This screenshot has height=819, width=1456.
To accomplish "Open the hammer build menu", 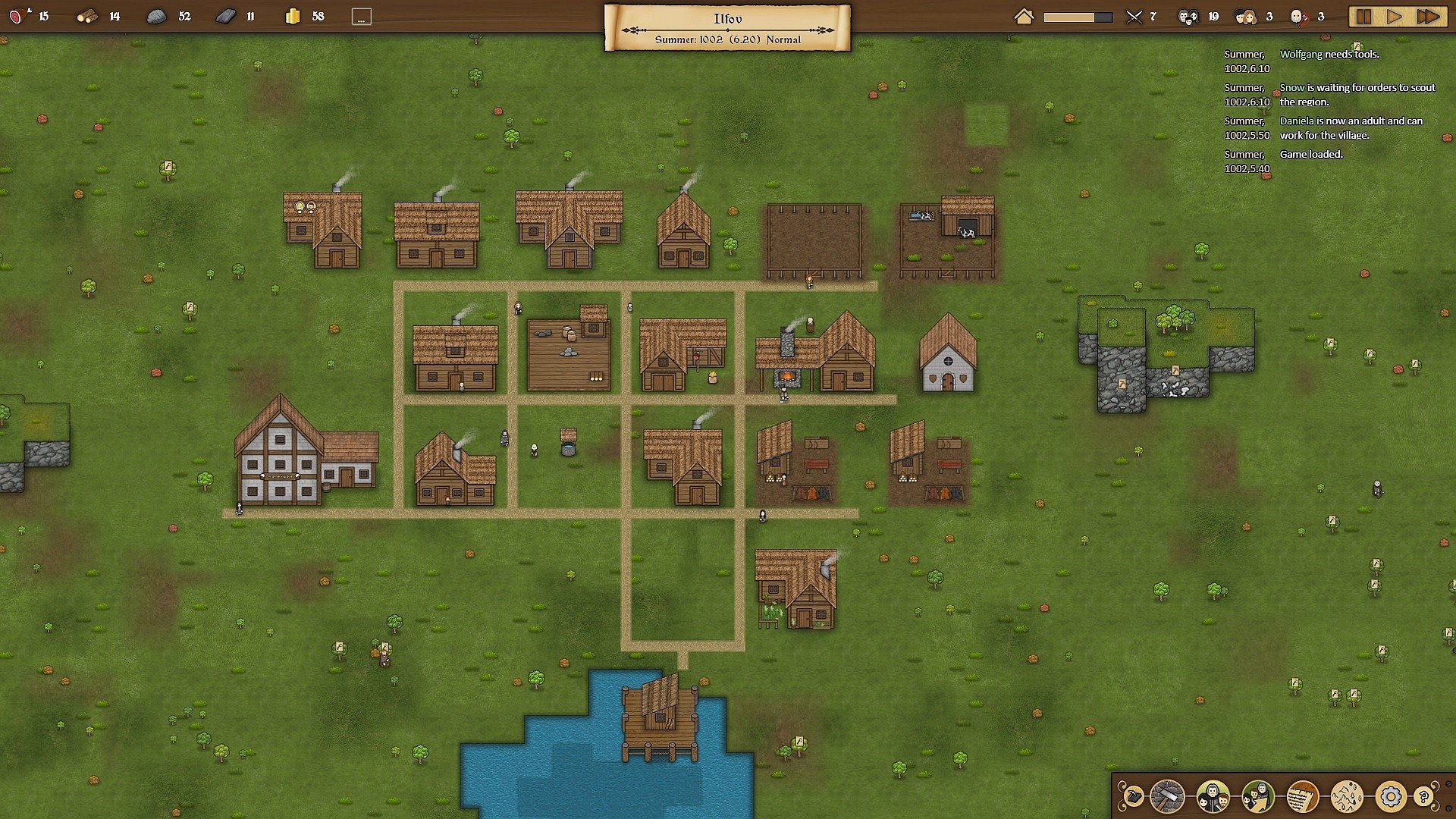I will point(1167,797).
